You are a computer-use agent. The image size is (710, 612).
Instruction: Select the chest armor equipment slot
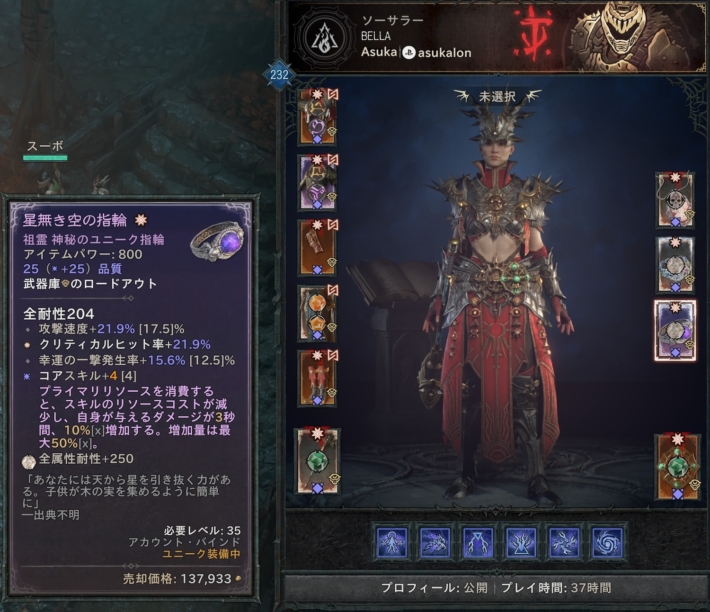pyautogui.click(x=317, y=182)
